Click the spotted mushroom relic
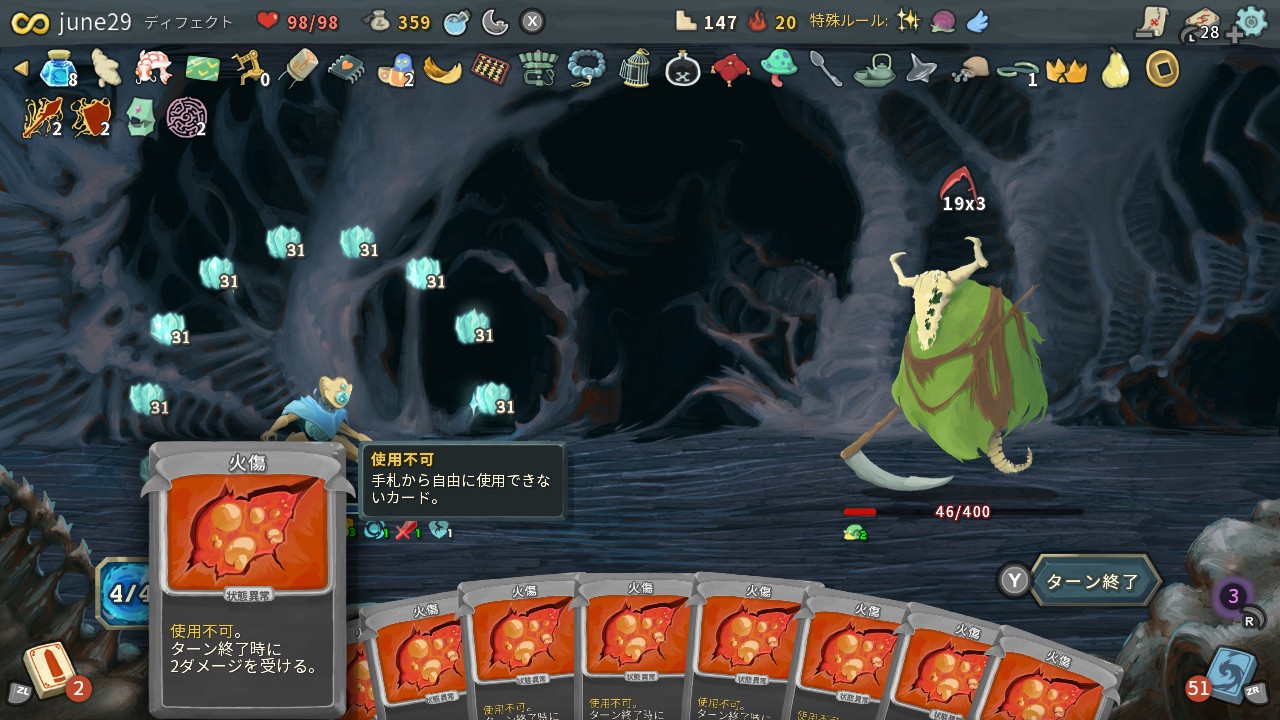This screenshot has height=720, width=1280. (778, 70)
